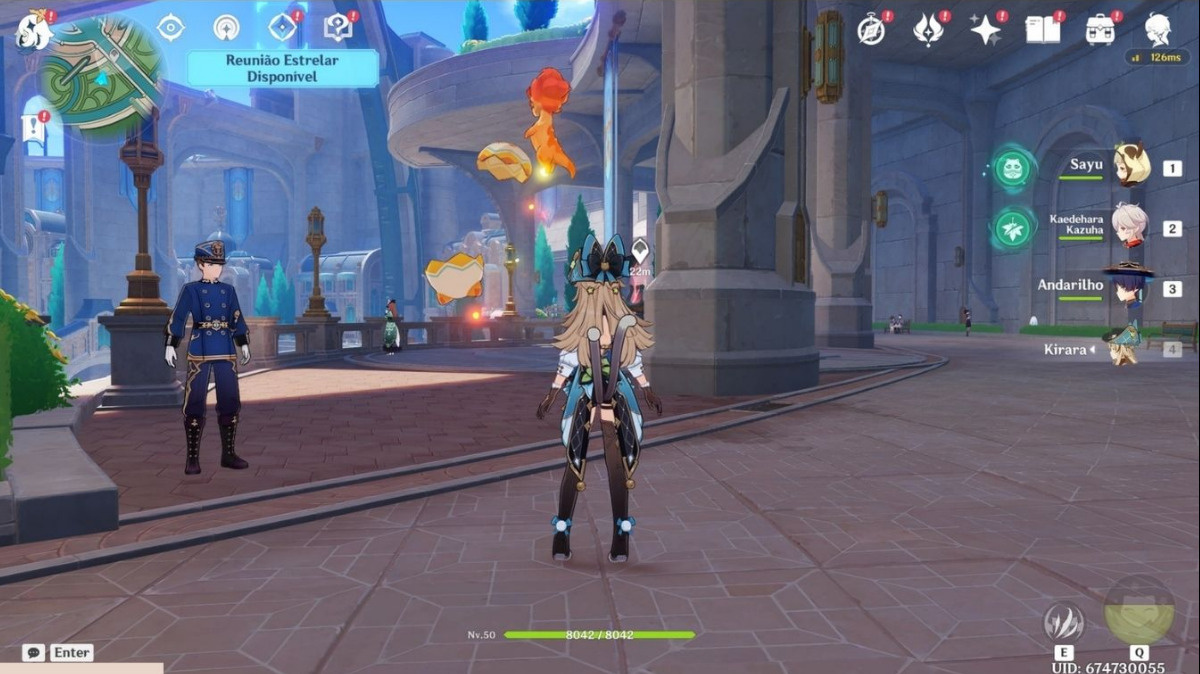Open the four-pointed star wish icon
This screenshot has width=1200, height=674.
[986, 30]
